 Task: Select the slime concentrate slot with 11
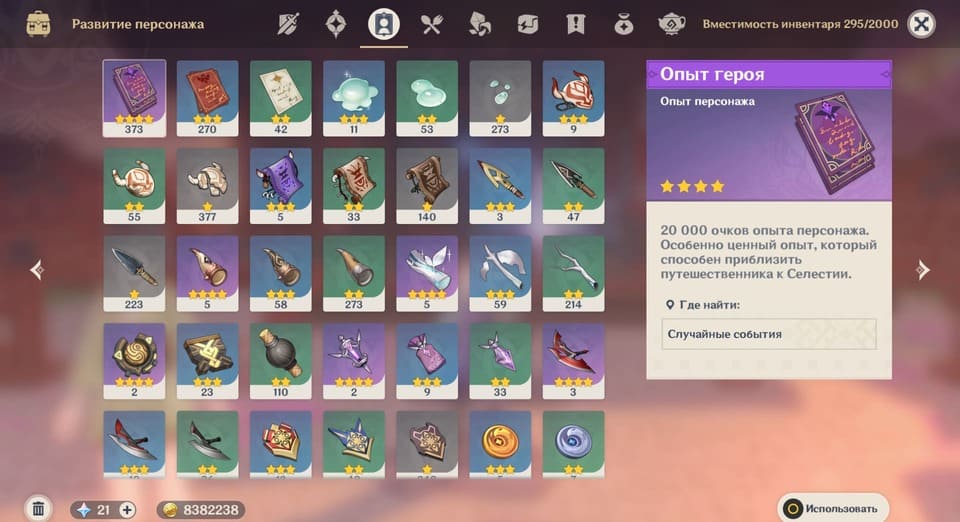pos(354,97)
